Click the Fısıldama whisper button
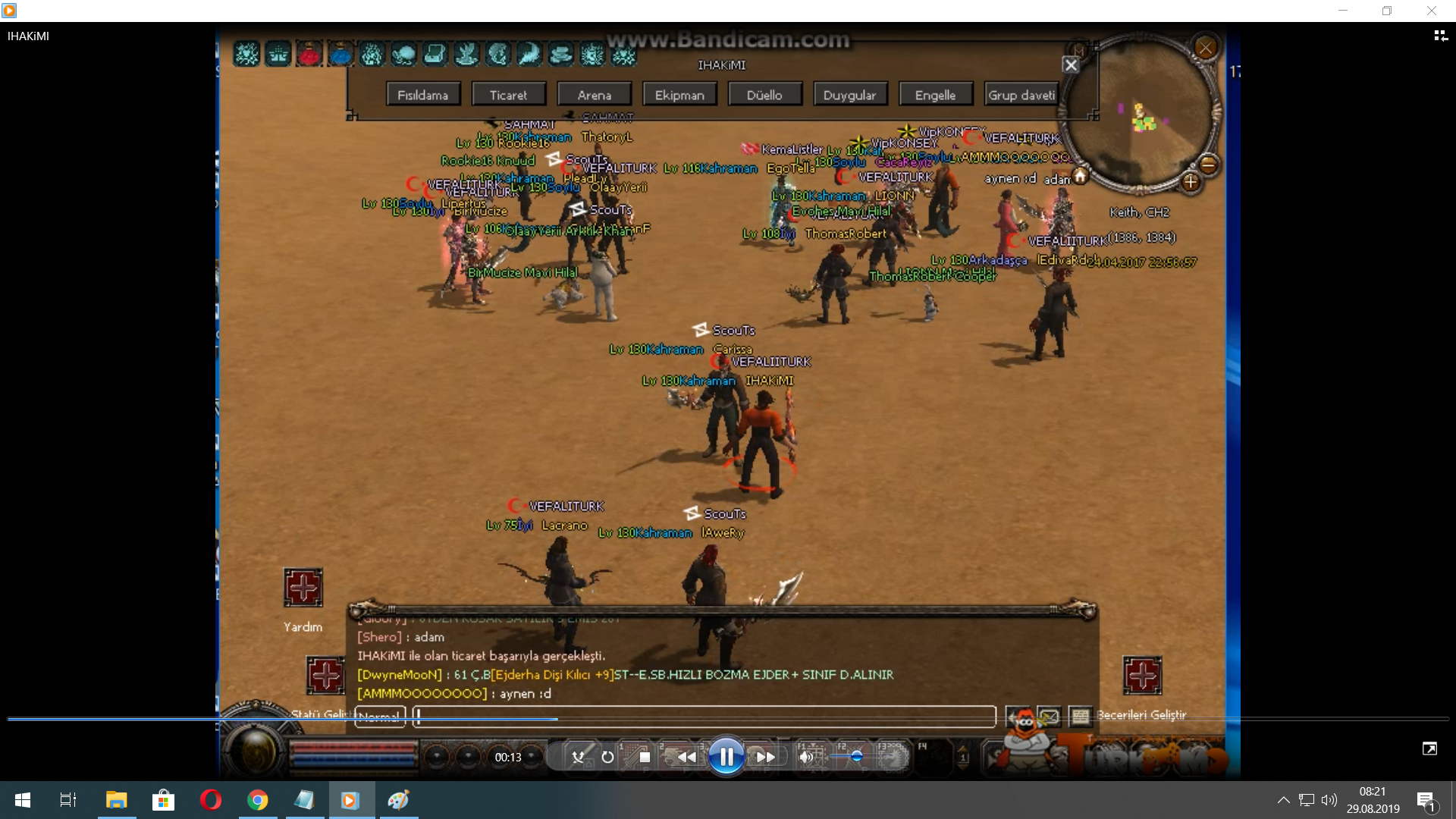Viewport: 1456px width, 819px height. [422, 95]
